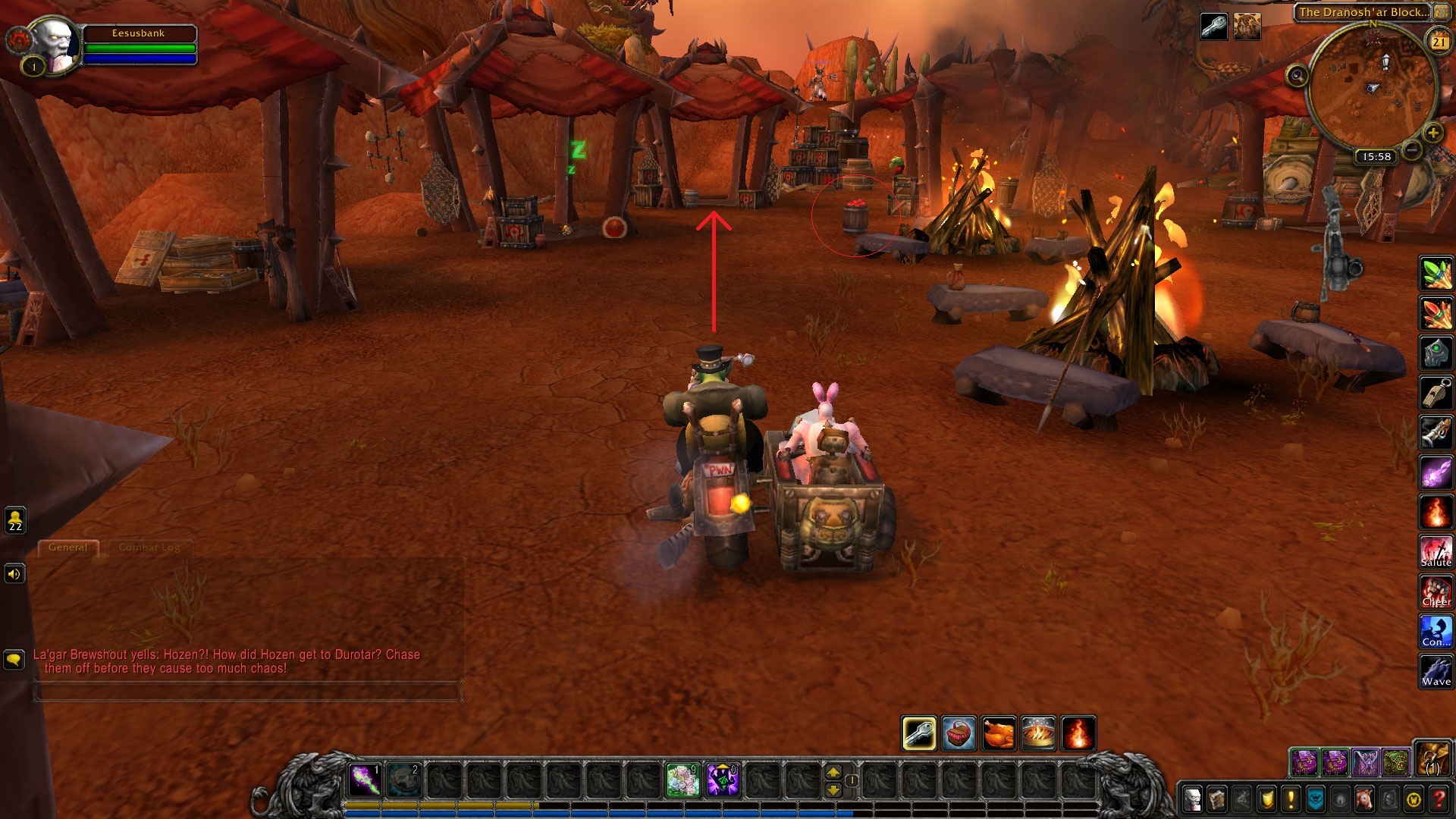This screenshot has width=1456, height=819.
Task: Open the social friends button showing 22
Action: [x=15, y=521]
